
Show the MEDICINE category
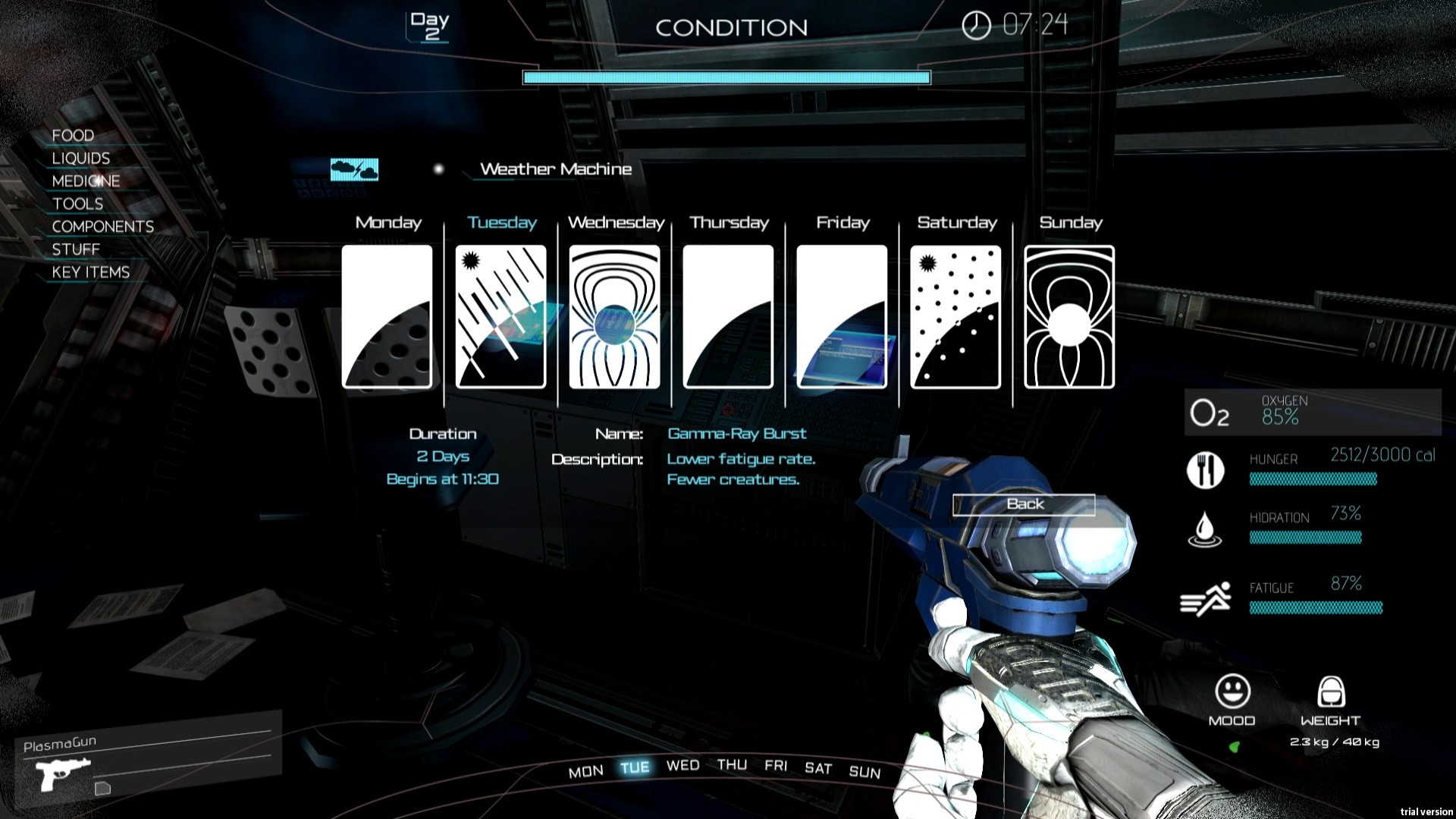86,181
